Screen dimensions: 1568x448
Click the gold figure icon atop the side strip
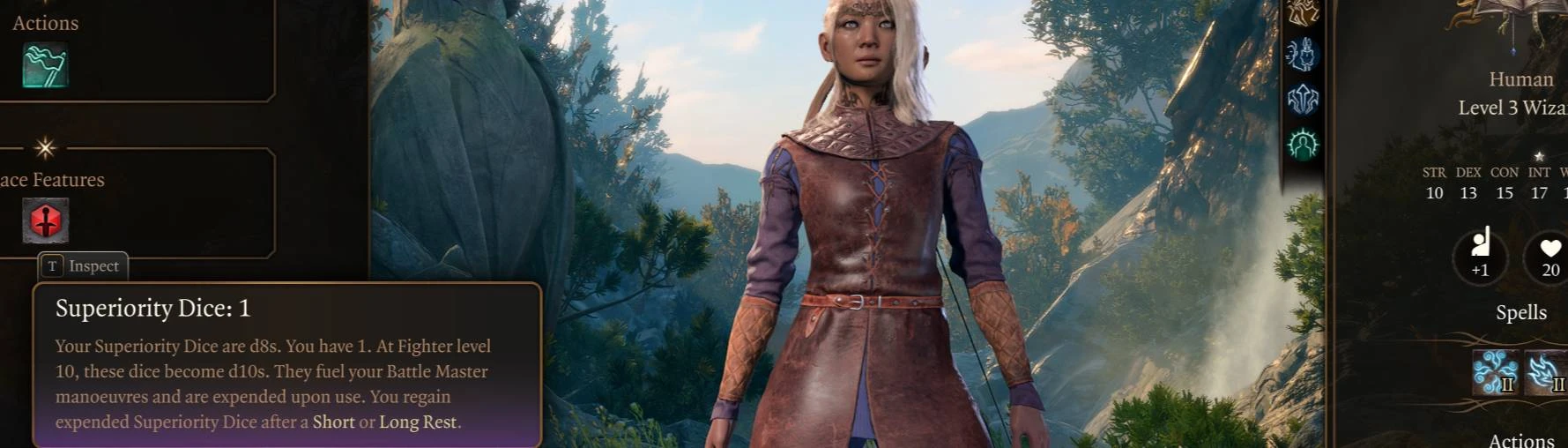[1302, 12]
